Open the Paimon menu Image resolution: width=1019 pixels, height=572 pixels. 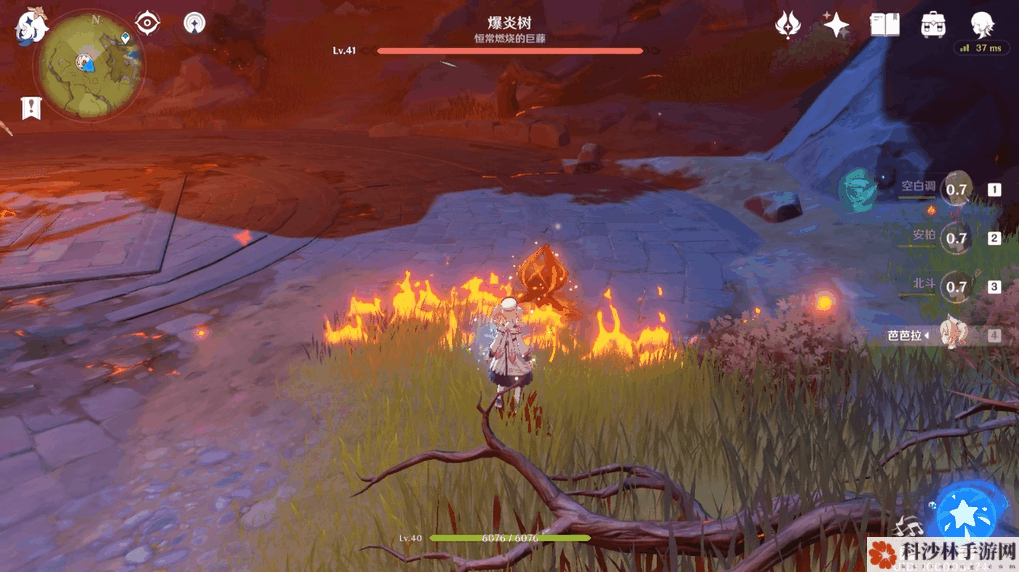click(28, 27)
